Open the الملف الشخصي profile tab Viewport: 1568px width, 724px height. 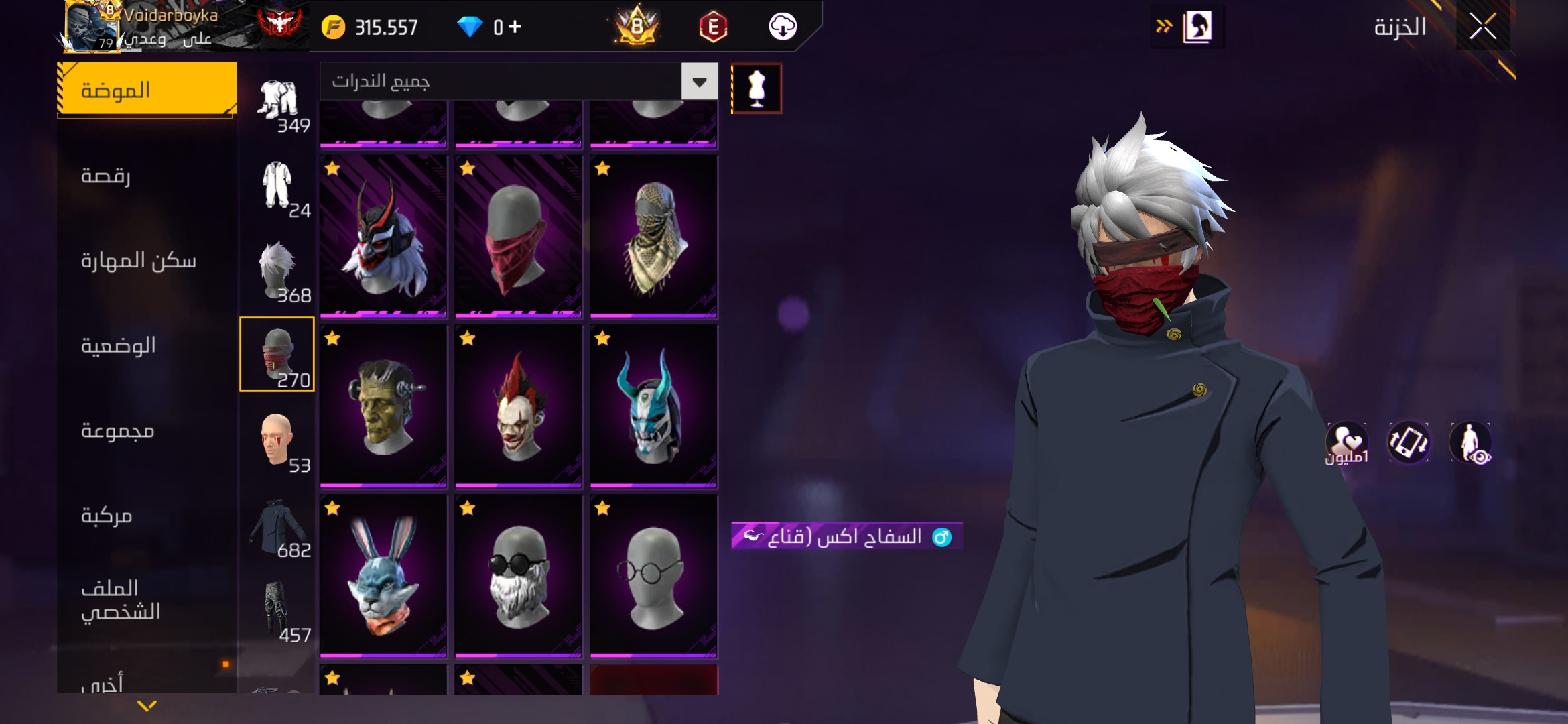pos(121,600)
